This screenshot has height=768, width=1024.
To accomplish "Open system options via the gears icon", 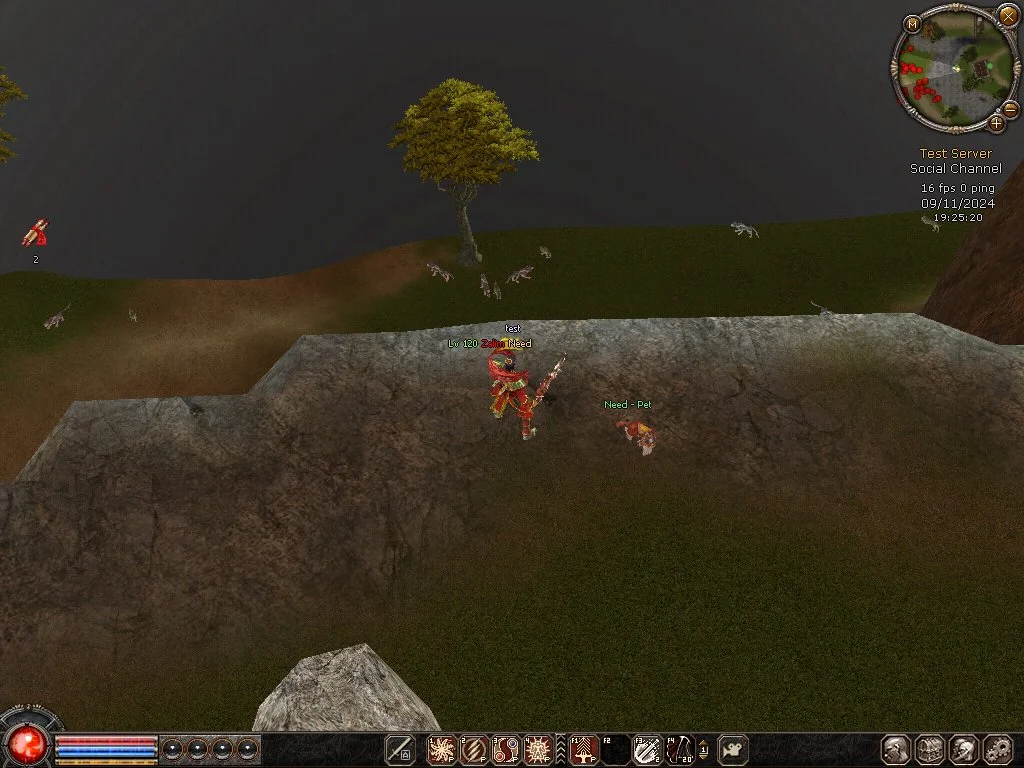I will 998,749.
